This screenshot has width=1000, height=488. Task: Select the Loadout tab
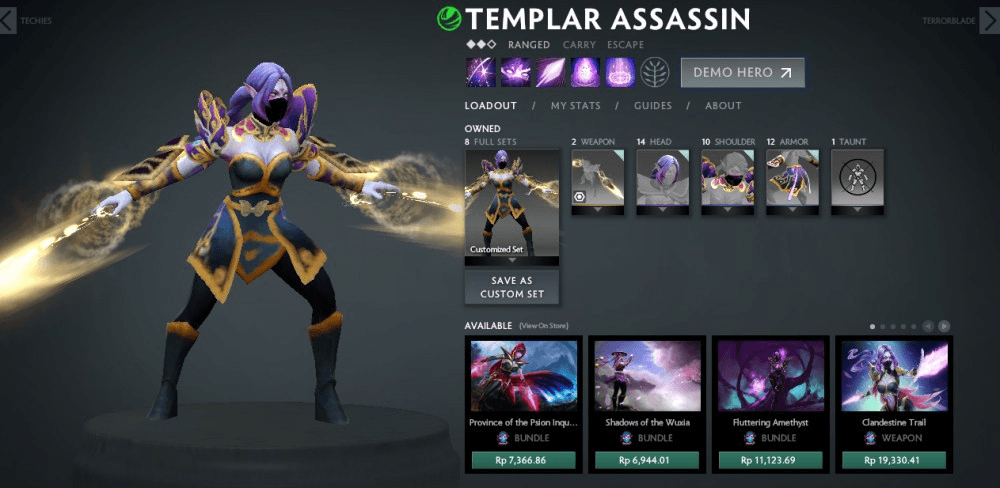click(x=490, y=106)
